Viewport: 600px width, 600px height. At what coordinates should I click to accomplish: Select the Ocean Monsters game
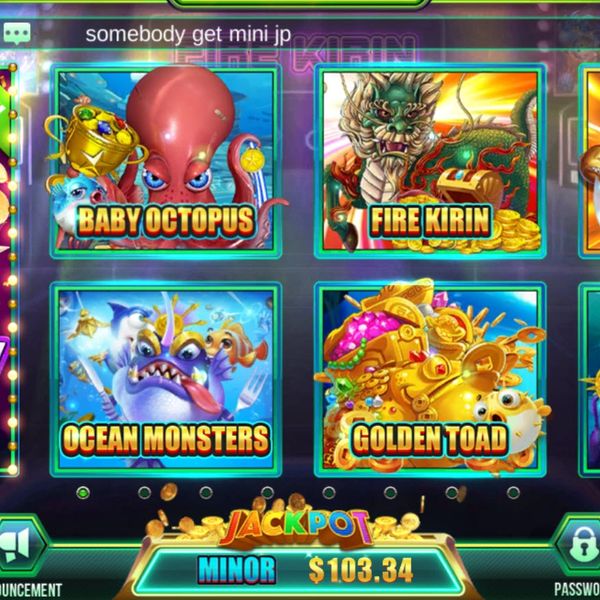point(165,378)
